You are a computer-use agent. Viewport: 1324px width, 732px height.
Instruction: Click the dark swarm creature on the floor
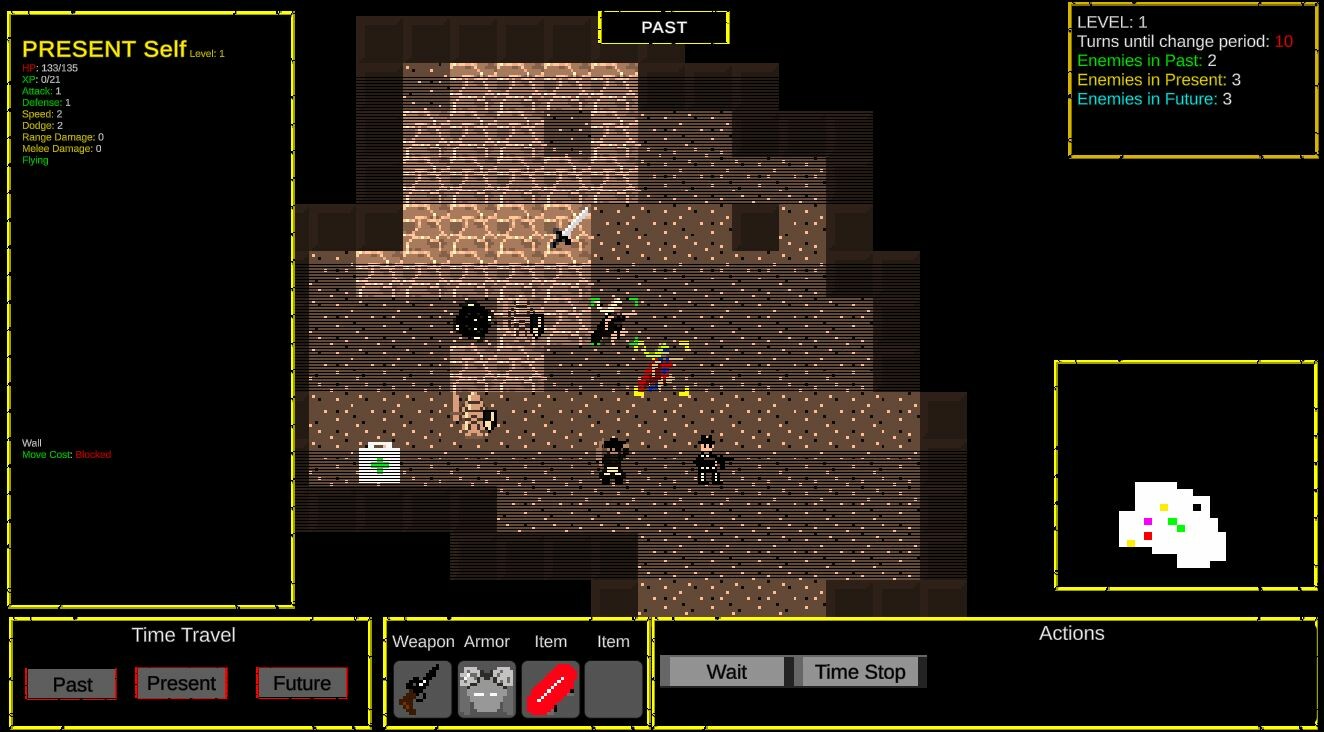click(471, 320)
